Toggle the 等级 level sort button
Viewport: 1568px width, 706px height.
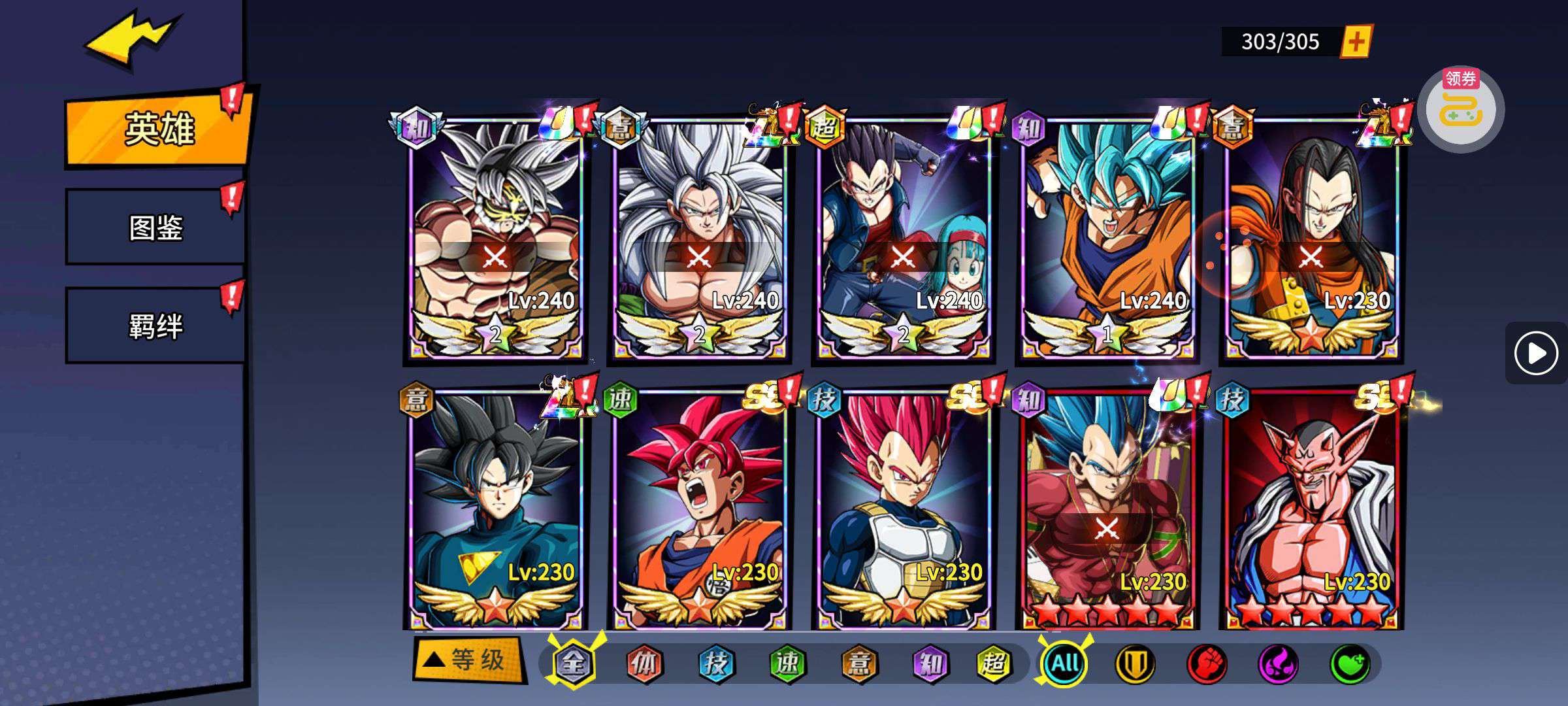469,660
